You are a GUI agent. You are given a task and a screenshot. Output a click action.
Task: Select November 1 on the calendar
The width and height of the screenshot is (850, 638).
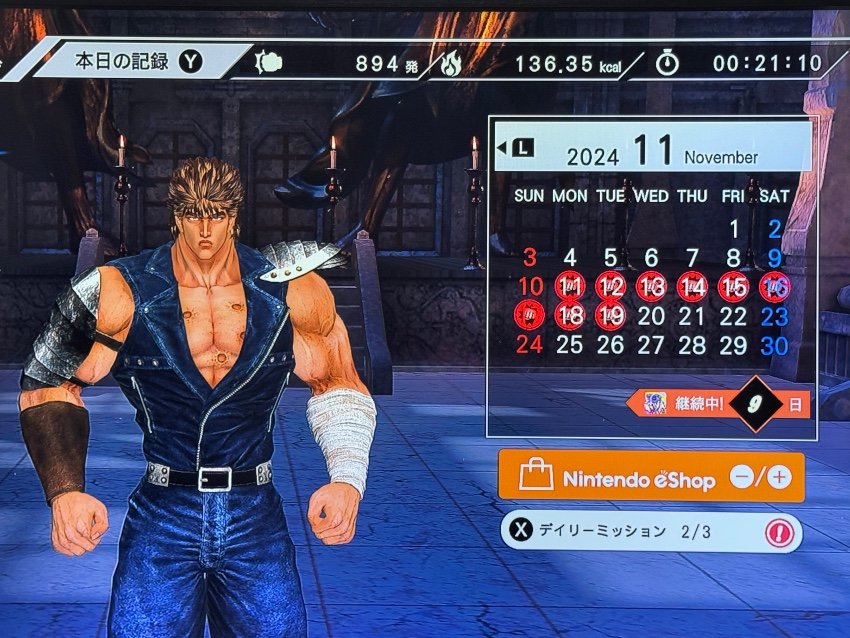pyautogui.click(x=733, y=229)
